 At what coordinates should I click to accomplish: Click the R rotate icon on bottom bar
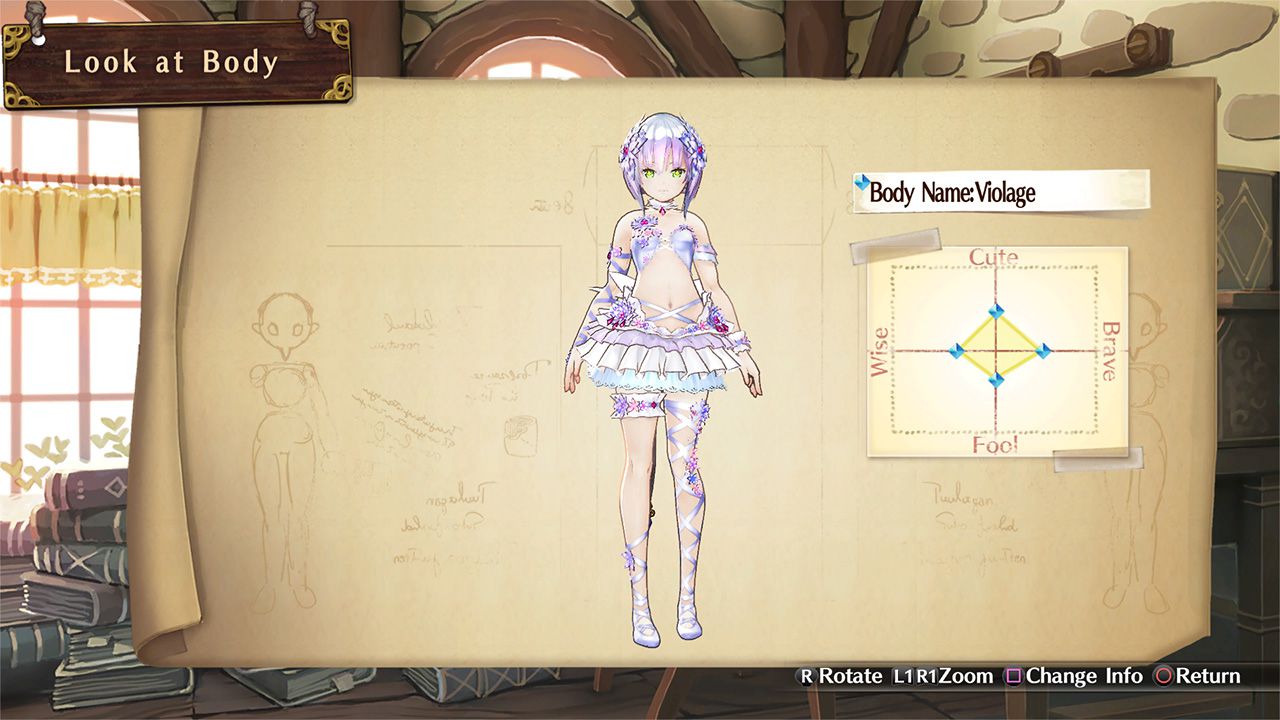tap(805, 676)
